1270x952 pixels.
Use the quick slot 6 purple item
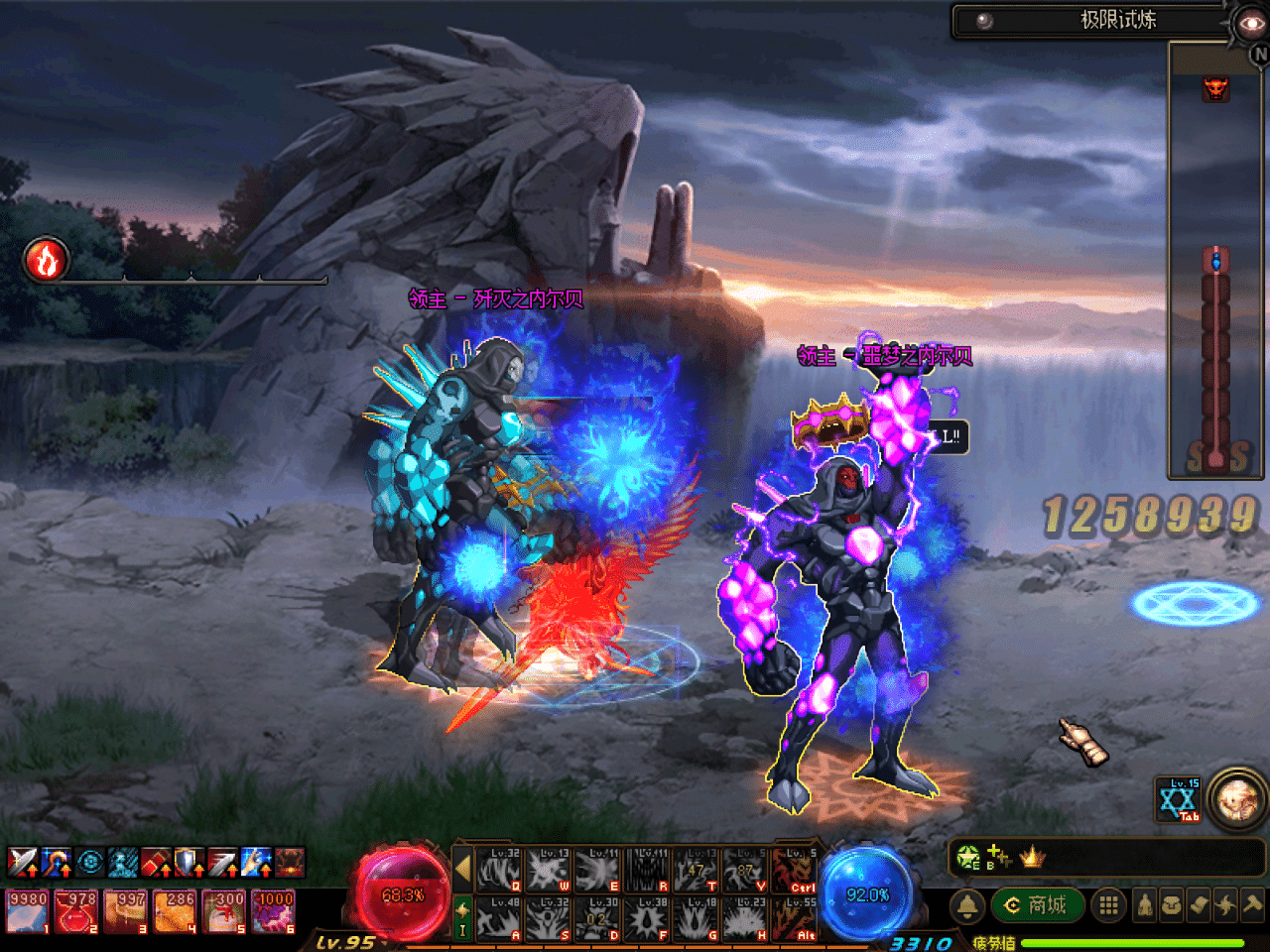273,911
